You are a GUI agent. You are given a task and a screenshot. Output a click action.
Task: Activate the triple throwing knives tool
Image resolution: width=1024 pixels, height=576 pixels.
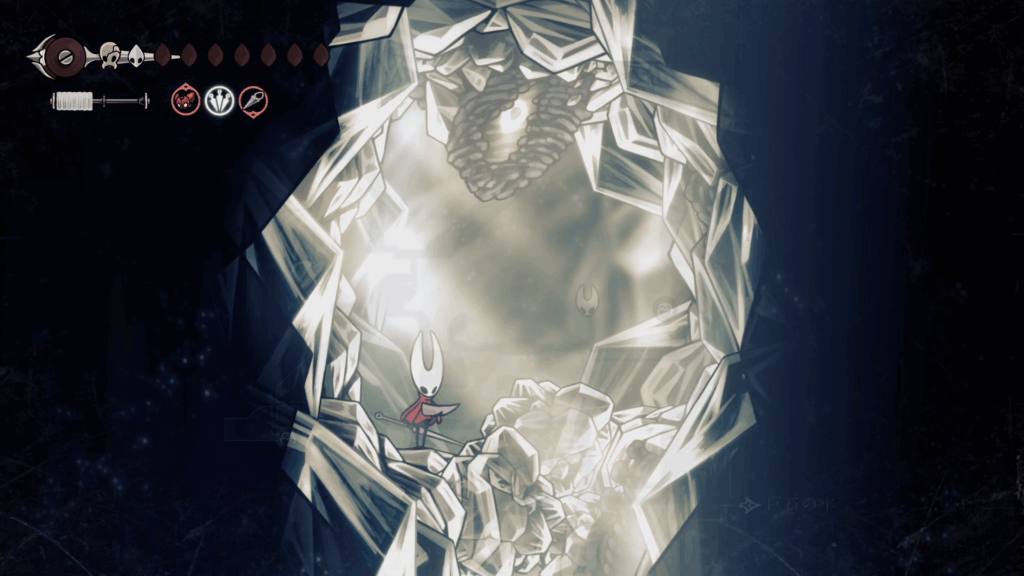click(219, 99)
